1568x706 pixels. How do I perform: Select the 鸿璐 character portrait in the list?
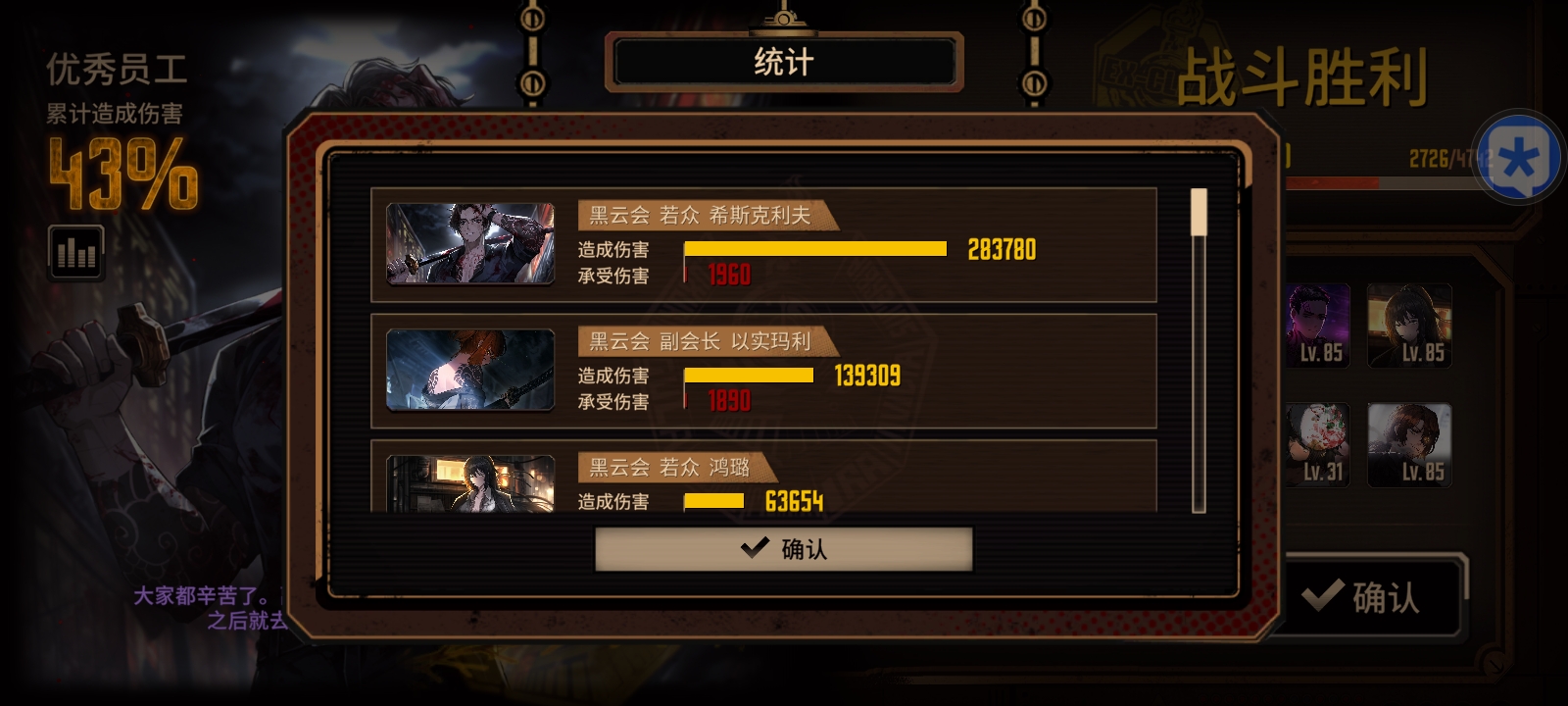coord(469,485)
